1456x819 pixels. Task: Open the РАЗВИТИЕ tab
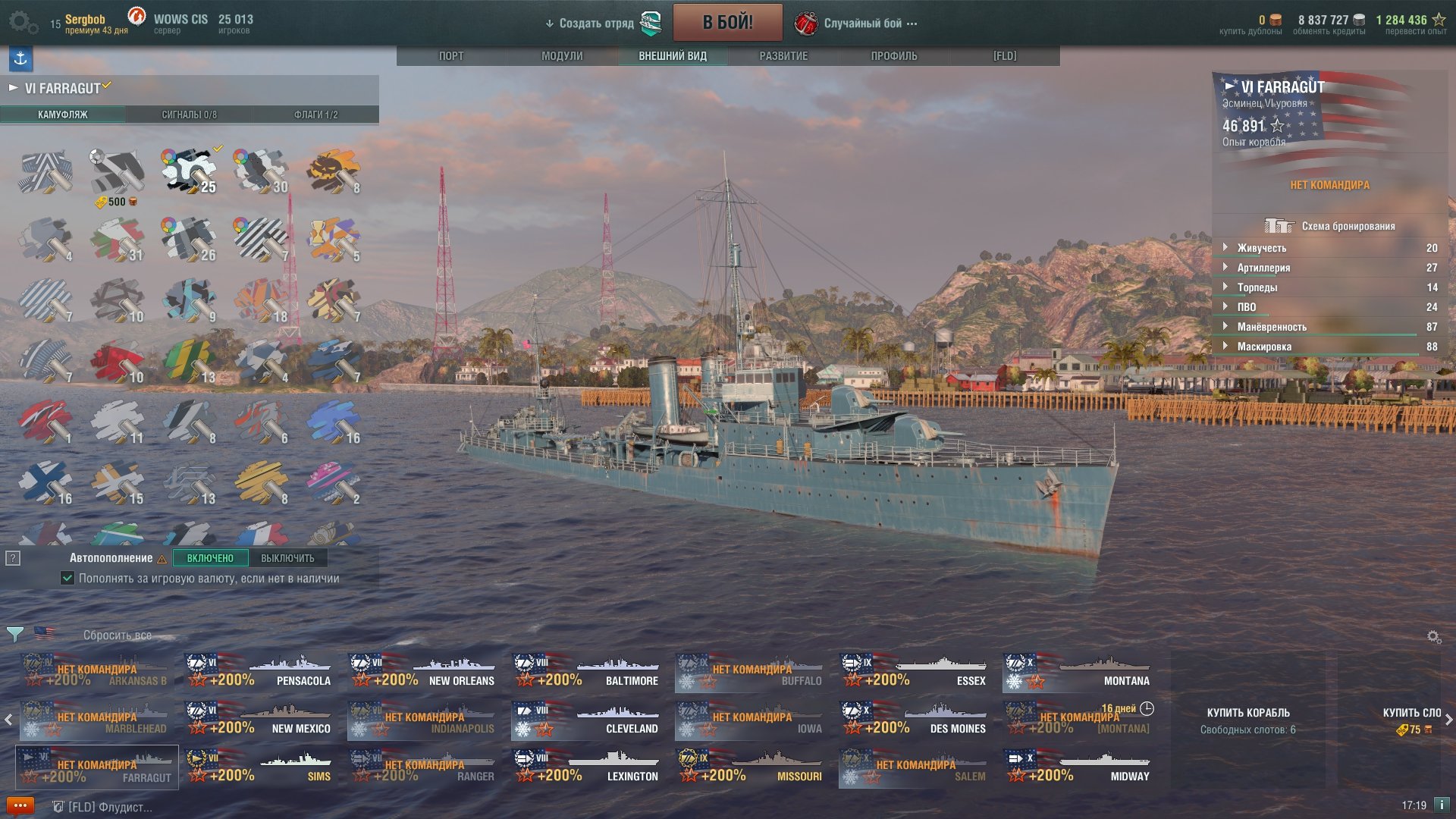coord(783,56)
